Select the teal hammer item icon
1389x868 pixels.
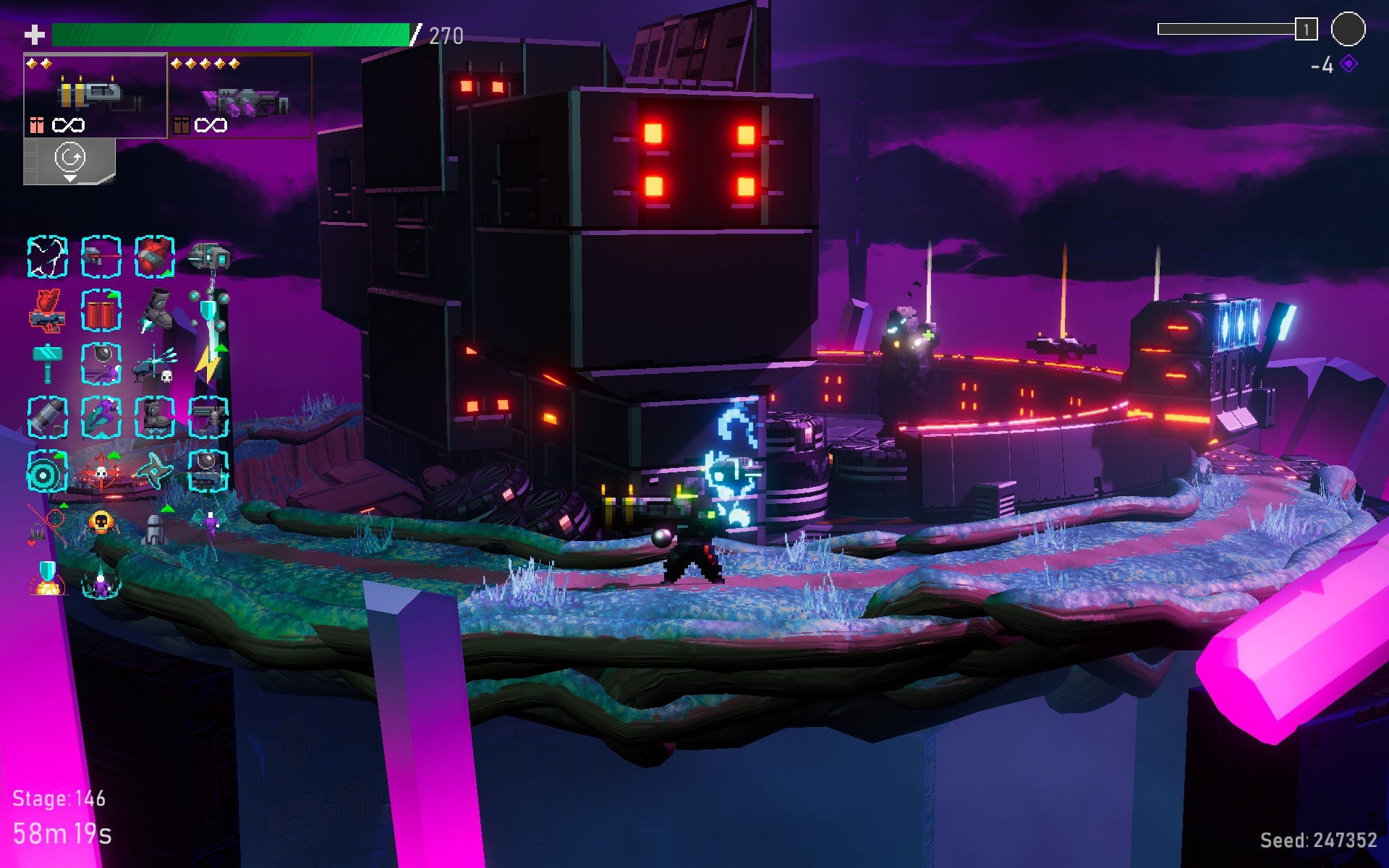click(x=48, y=362)
